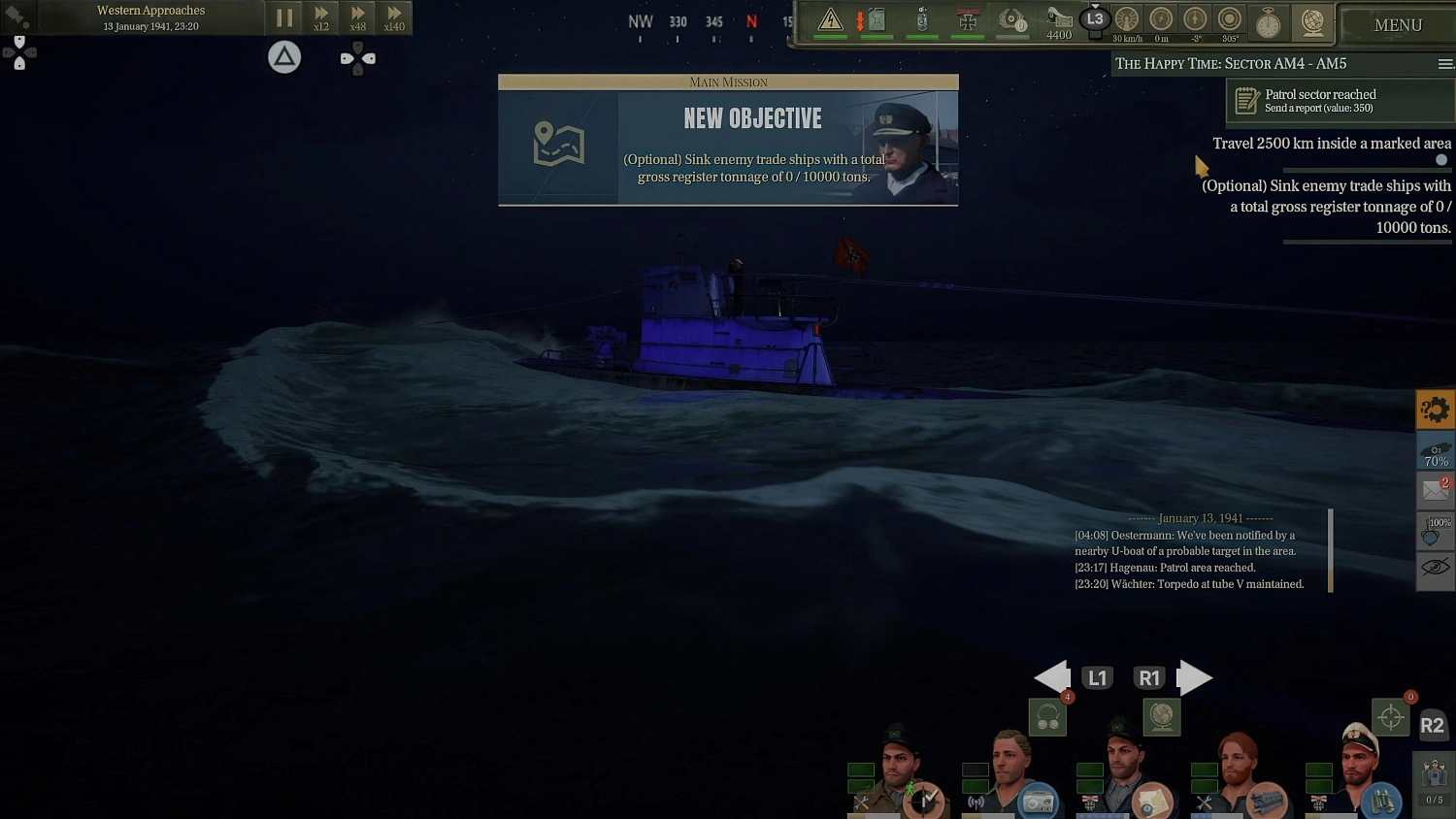1456x819 pixels.
Task: Open the torpedo targeting crosshair icon
Action: [x=1391, y=715]
